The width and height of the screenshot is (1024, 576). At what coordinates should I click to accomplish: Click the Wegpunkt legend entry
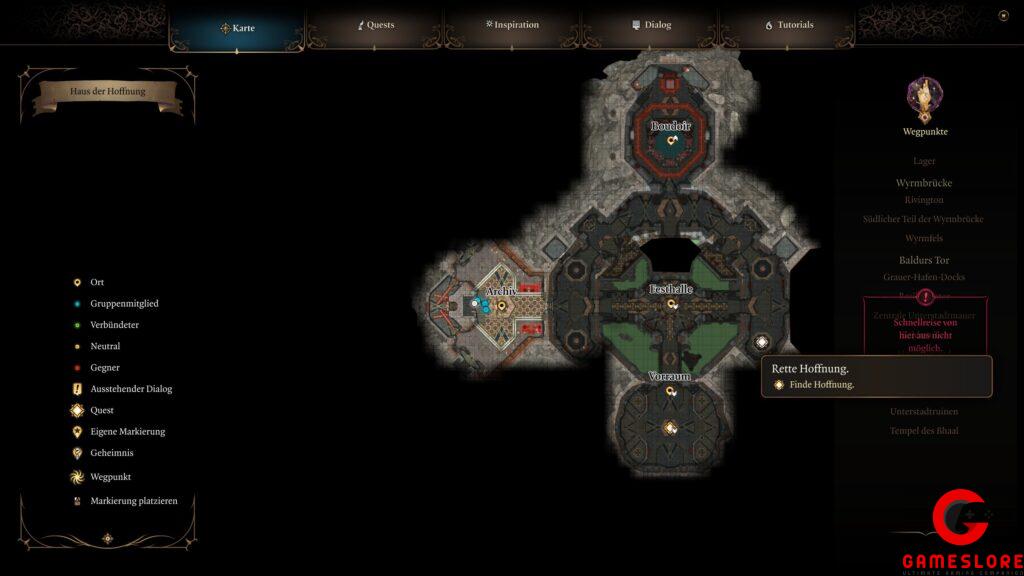(110, 477)
